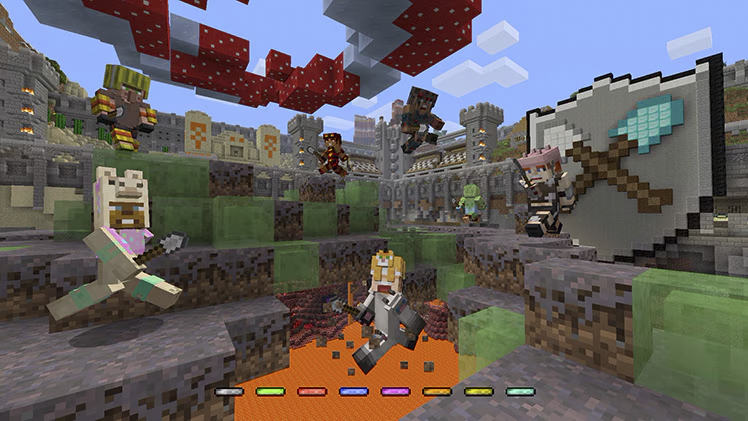This screenshot has width=748, height=421.
Task: Select the aqua player indicator pill
Action: point(519,391)
